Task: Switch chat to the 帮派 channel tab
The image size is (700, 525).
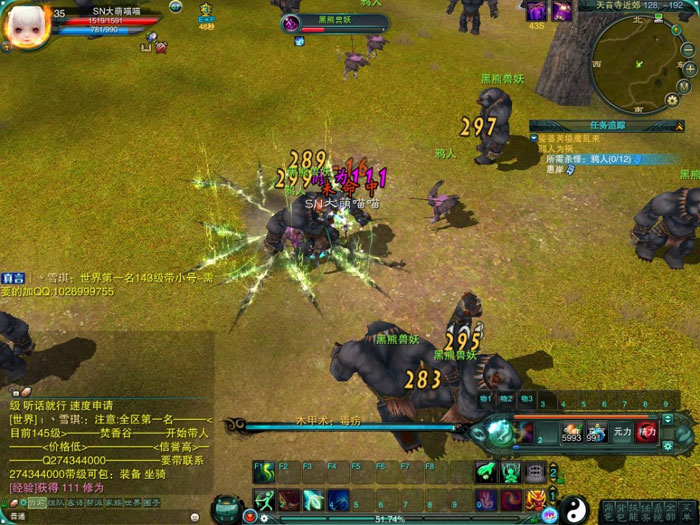Action: 95,502
